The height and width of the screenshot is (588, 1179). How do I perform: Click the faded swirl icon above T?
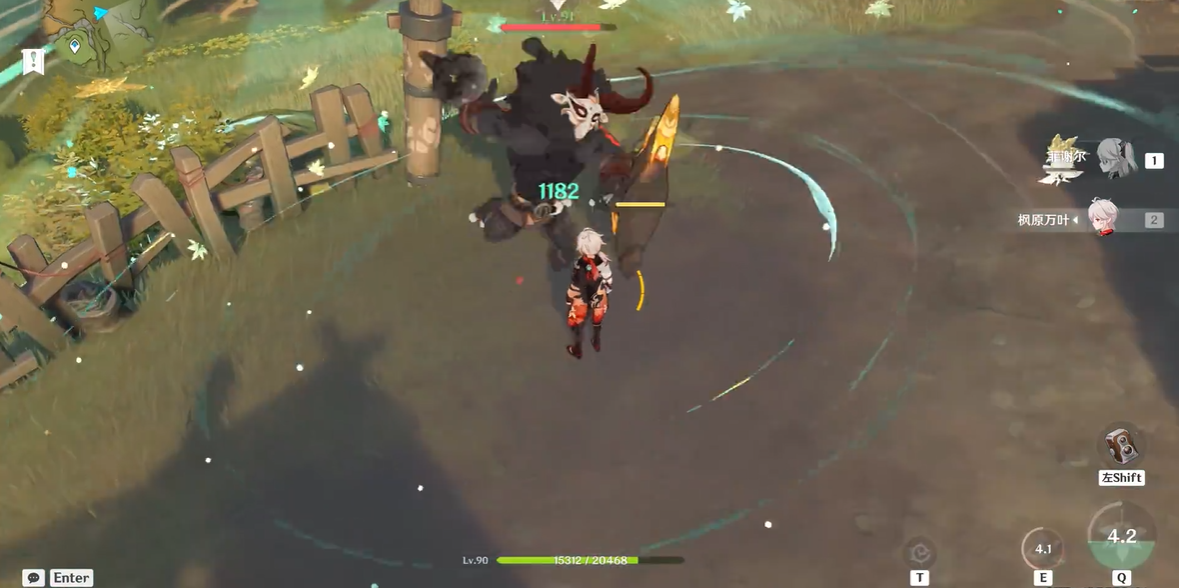(919, 552)
